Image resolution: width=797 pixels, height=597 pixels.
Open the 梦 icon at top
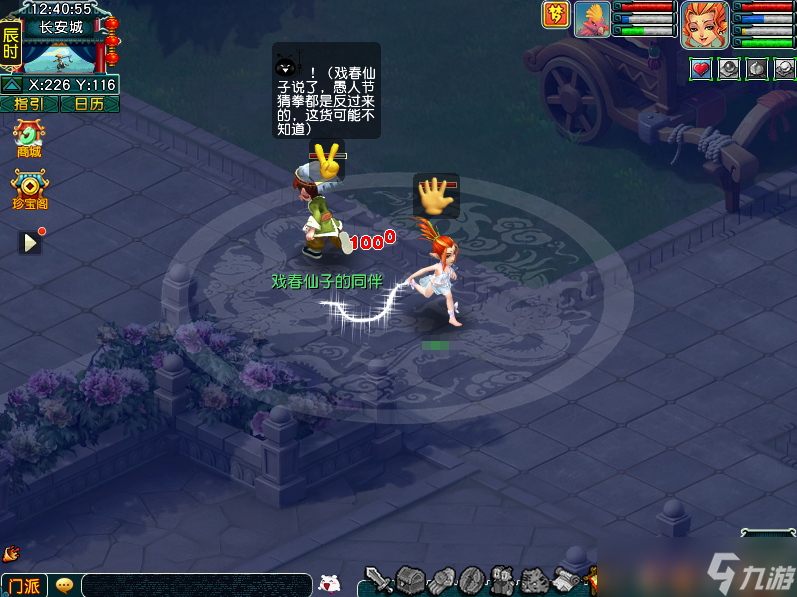click(x=555, y=14)
